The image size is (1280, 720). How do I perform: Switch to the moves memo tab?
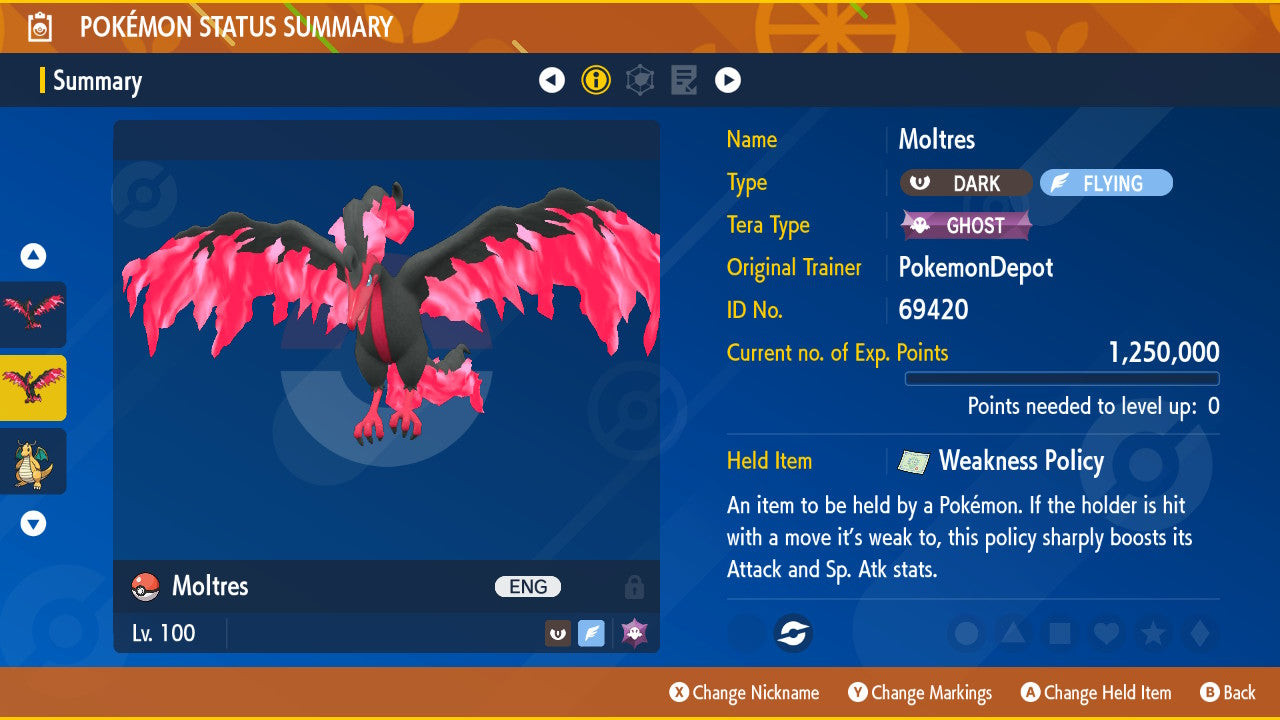pyautogui.click(x=684, y=80)
